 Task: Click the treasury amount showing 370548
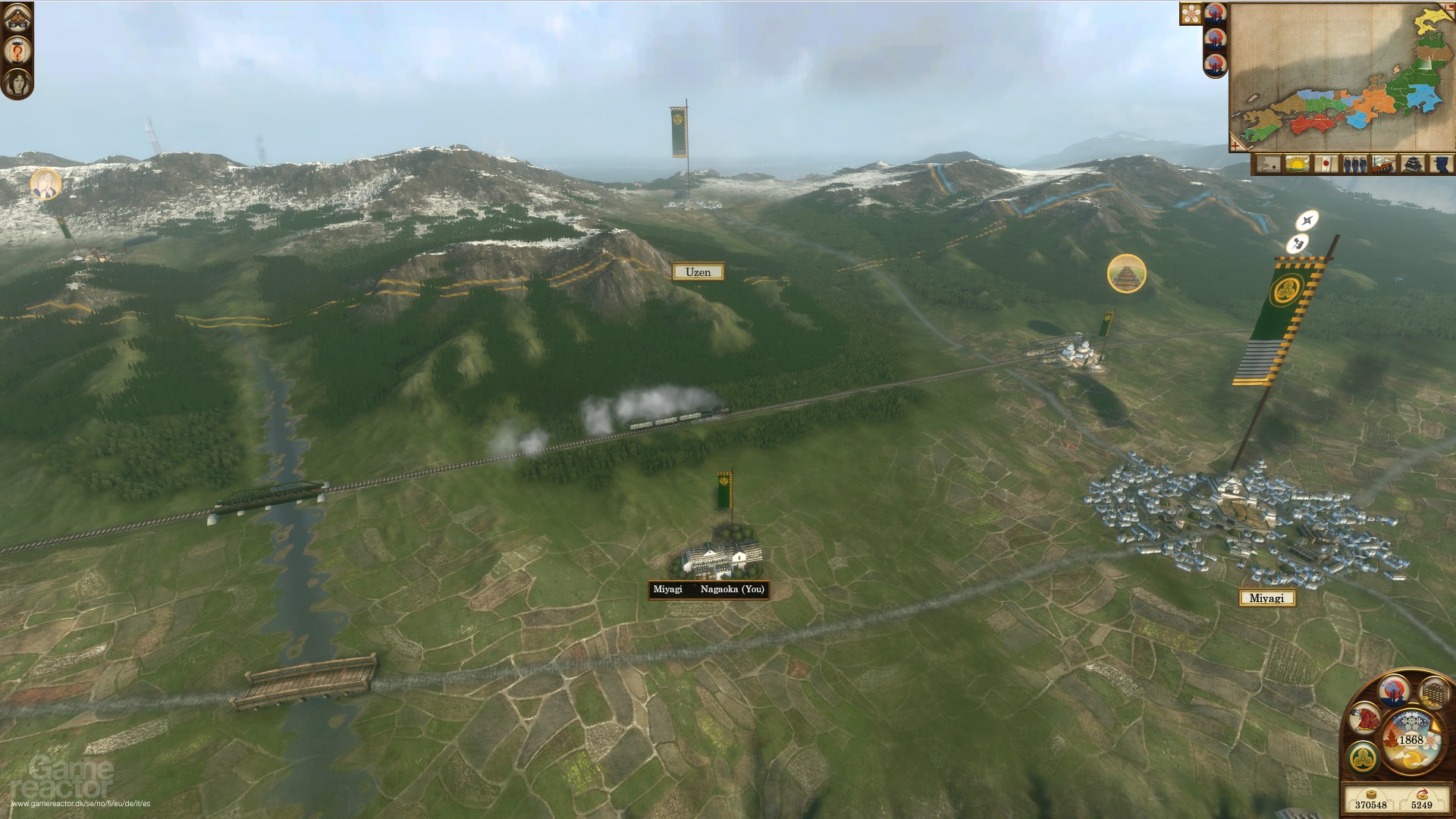(1371, 804)
